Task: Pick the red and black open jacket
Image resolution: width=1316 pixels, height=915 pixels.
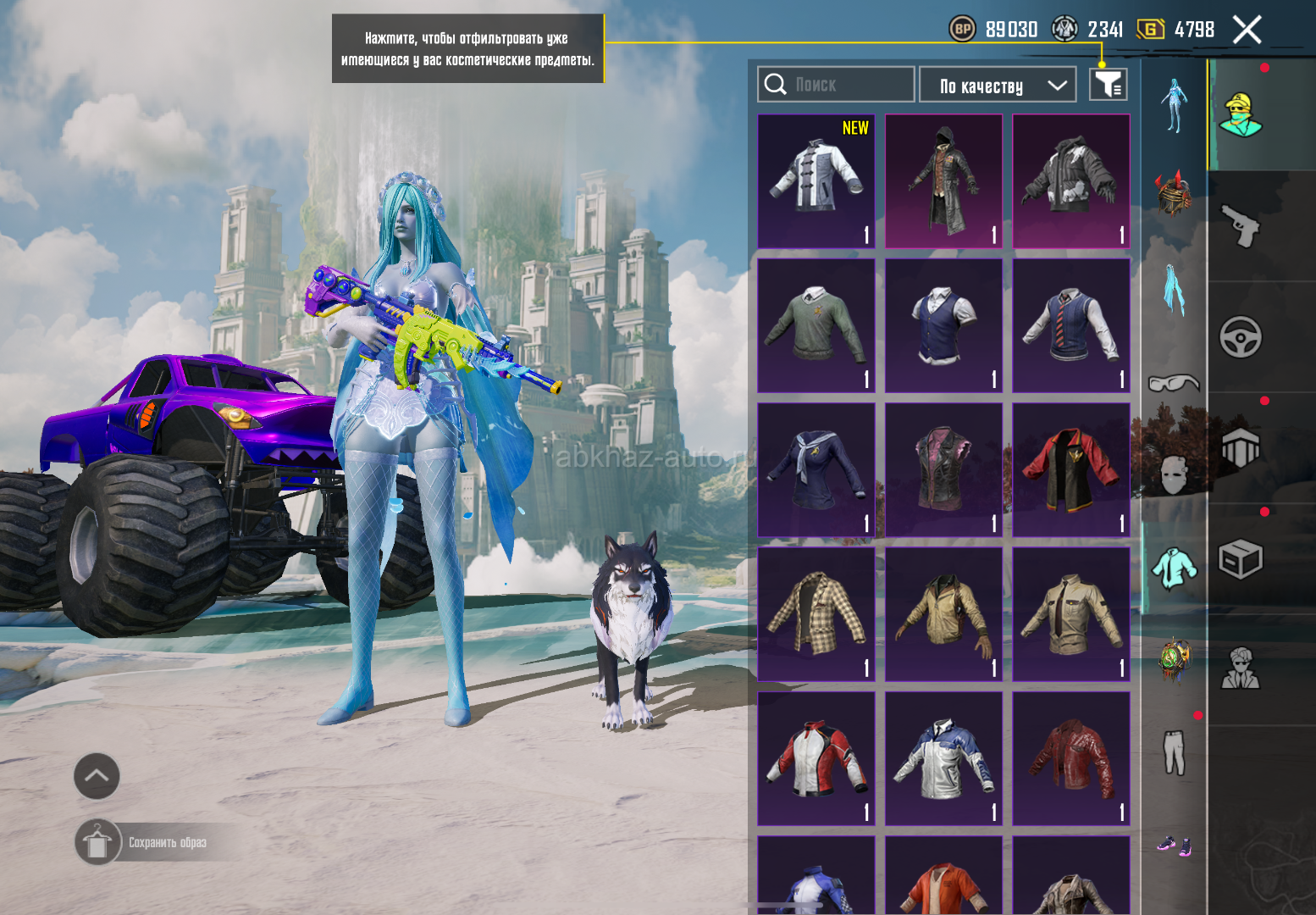Action: (x=1071, y=470)
